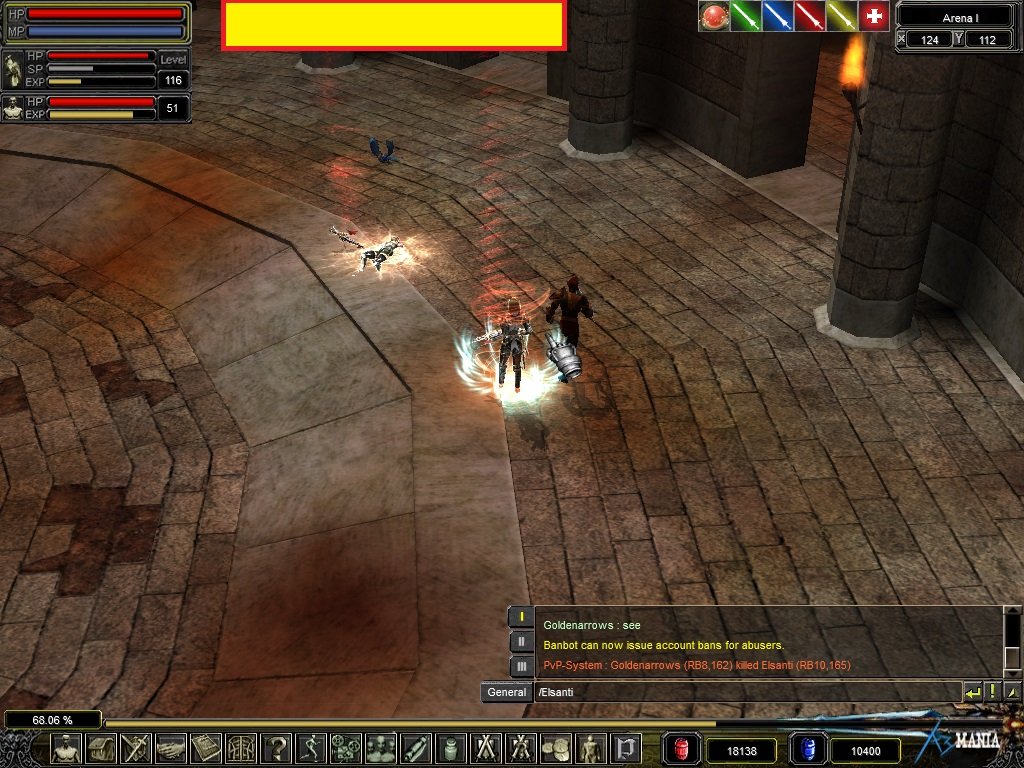Switch to chat tab III

pyautogui.click(x=521, y=665)
